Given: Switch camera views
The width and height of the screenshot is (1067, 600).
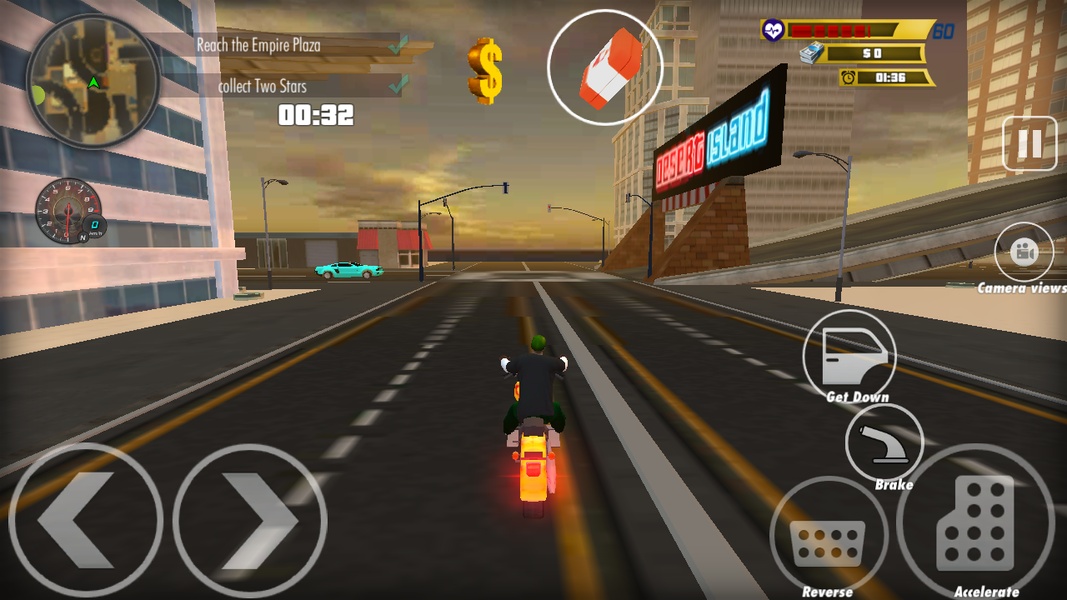Looking at the screenshot, I should point(1024,252).
